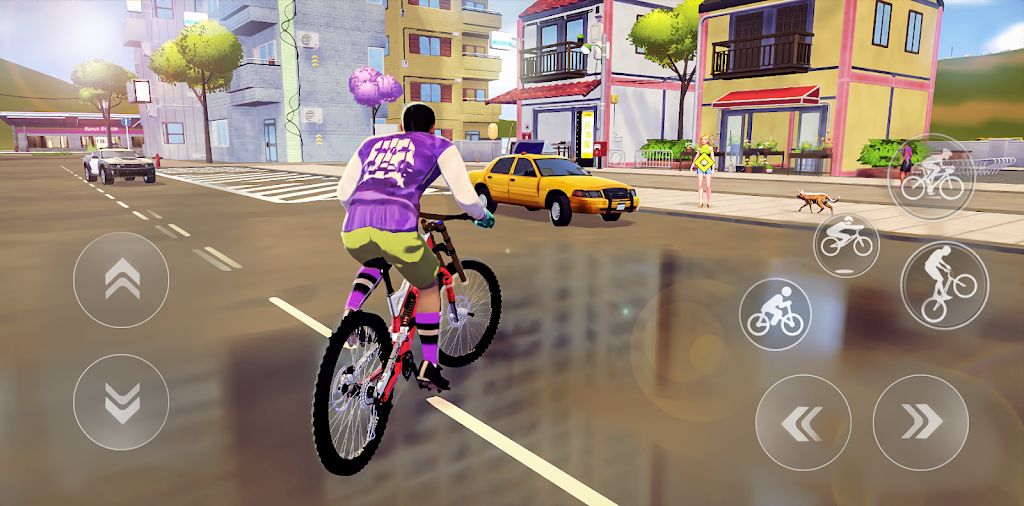Tap the double up-chevron accelerate button
Viewport: 1024px width, 506px height.
pos(121,279)
